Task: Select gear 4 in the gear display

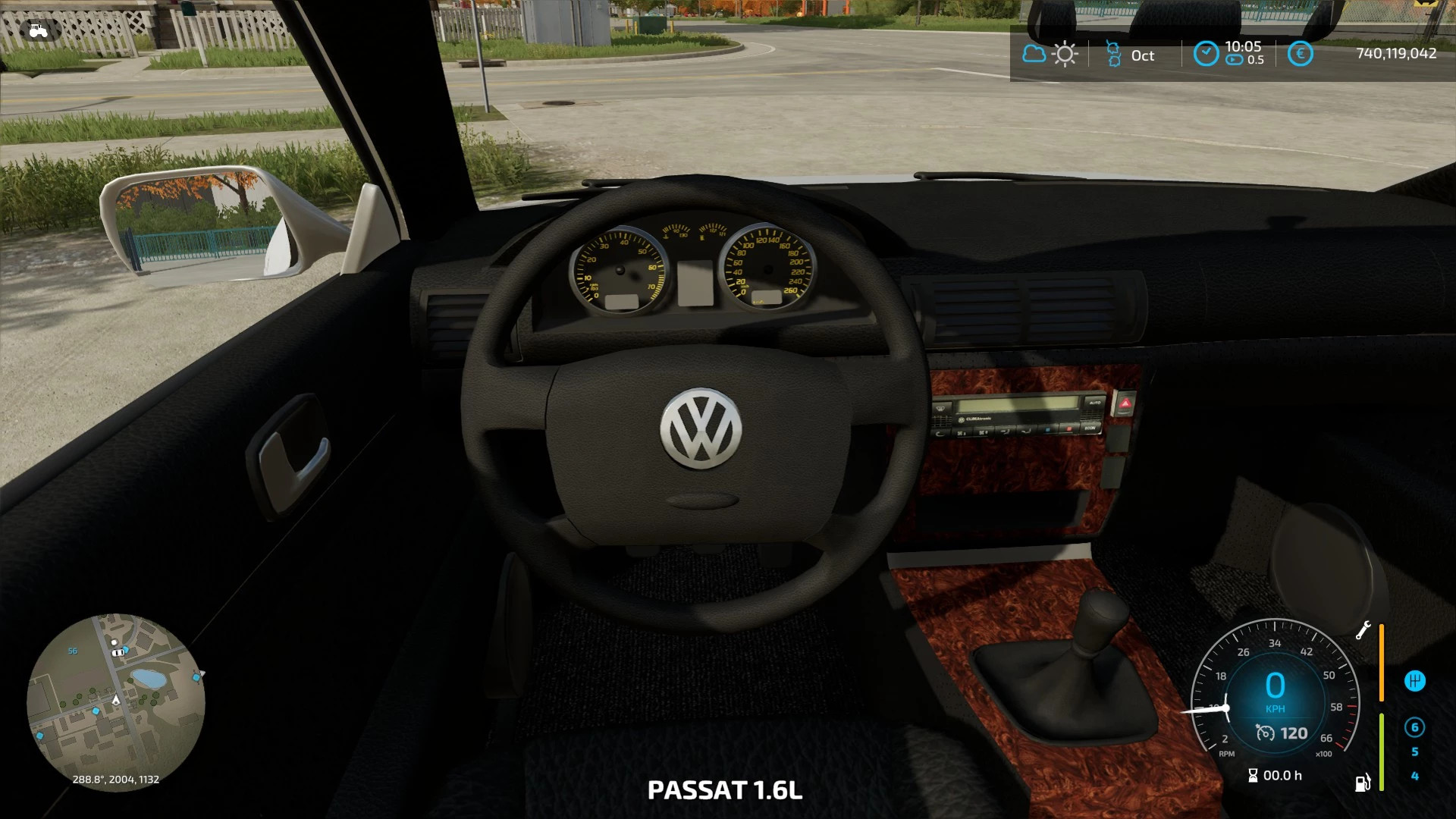Action: [1416, 776]
